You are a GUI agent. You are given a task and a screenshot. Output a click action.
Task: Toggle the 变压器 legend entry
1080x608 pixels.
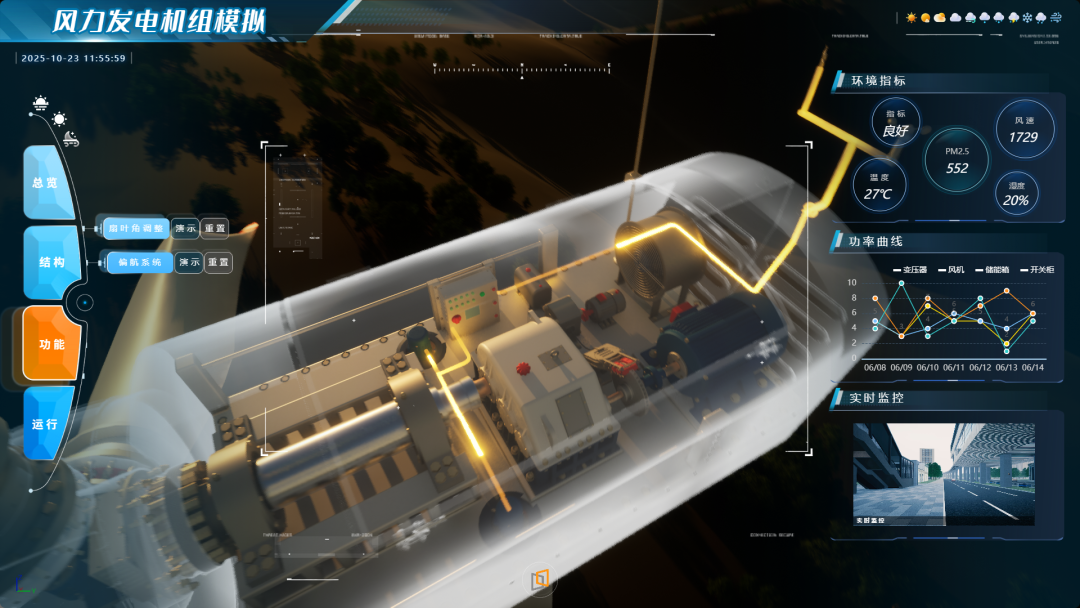pyautogui.click(x=910, y=270)
